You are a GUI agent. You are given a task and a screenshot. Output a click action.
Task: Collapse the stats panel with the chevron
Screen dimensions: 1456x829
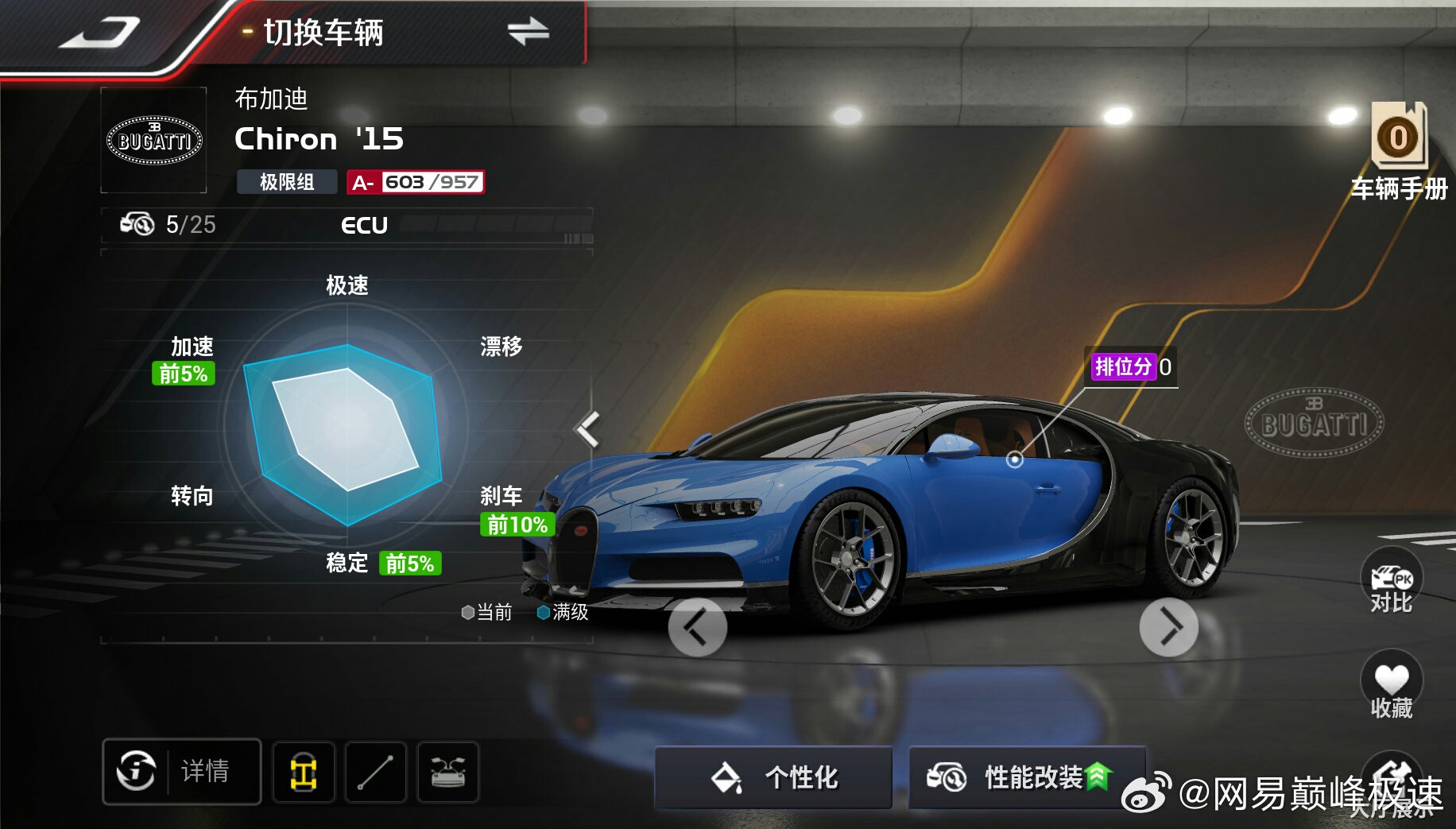click(x=588, y=428)
